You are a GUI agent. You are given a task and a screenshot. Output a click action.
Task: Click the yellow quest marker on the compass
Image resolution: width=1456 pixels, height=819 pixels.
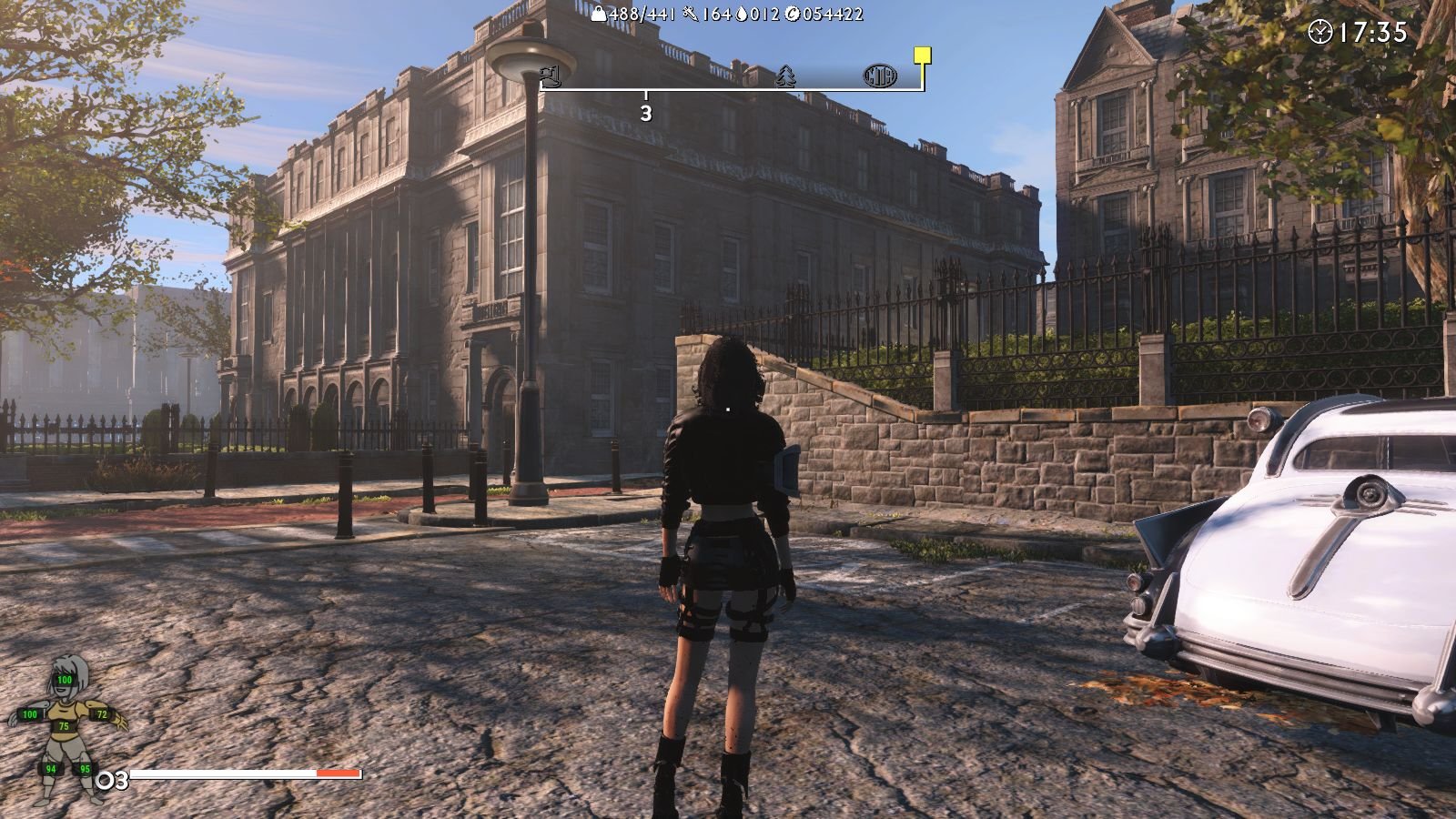(x=923, y=56)
